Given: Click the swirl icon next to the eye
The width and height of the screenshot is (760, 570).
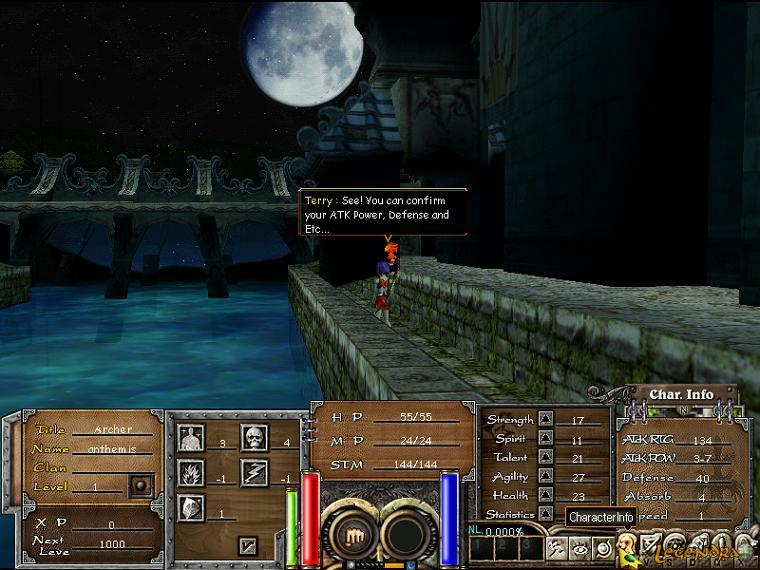Looking at the screenshot, I should tap(602, 548).
